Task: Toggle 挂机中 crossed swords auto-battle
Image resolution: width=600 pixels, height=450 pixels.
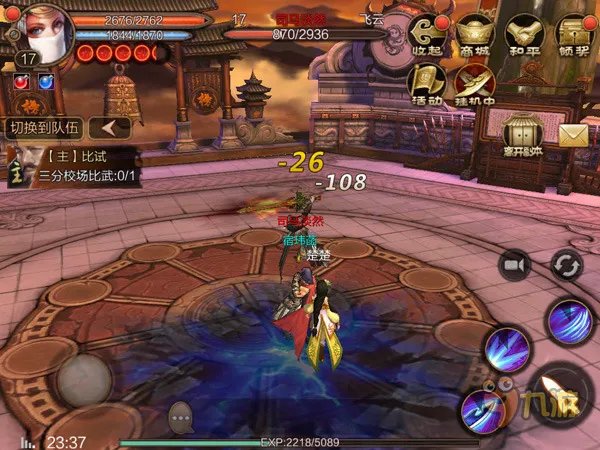Action: pyautogui.click(x=475, y=84)
